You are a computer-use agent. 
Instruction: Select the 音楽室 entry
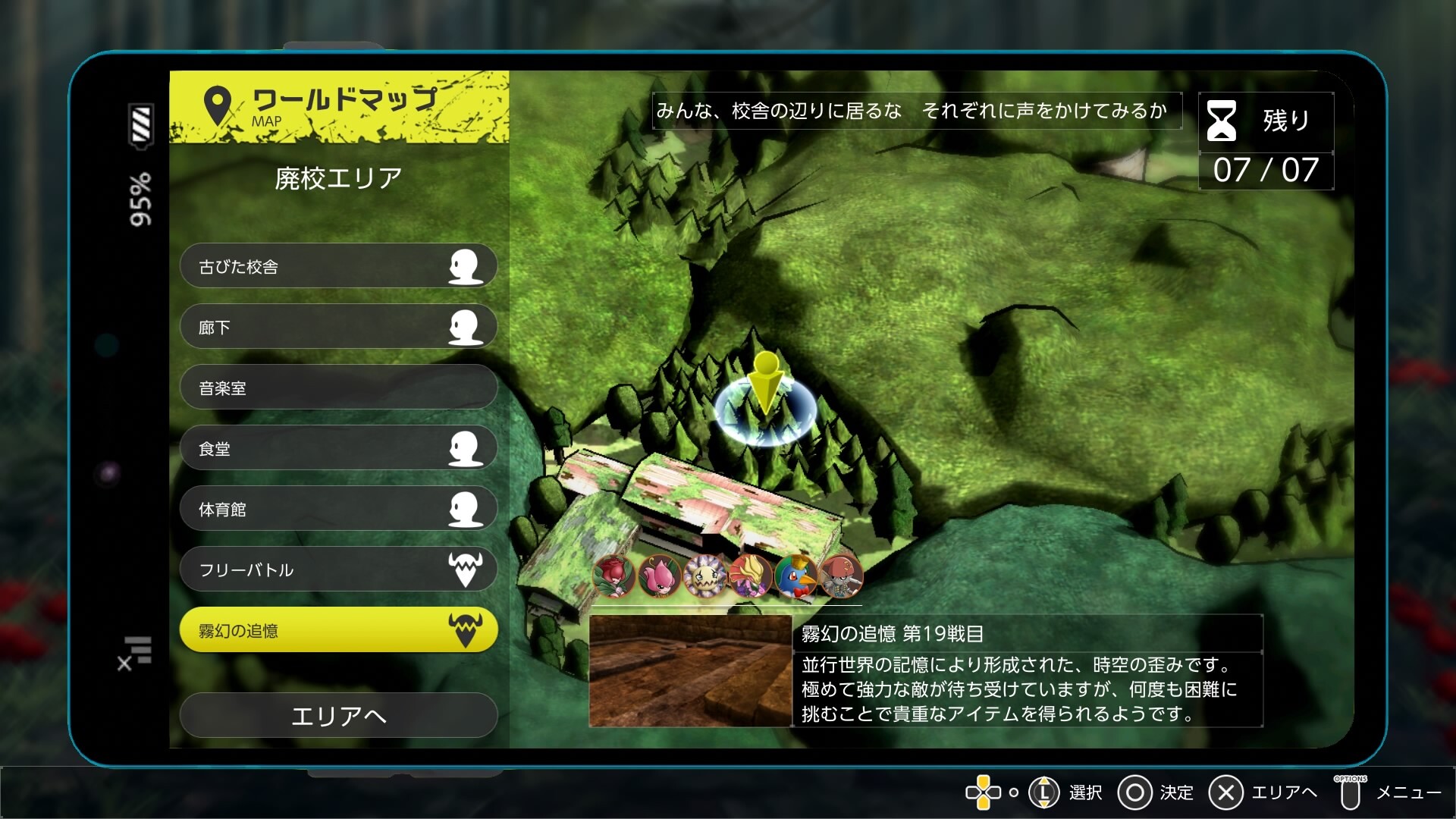[338, 388]
